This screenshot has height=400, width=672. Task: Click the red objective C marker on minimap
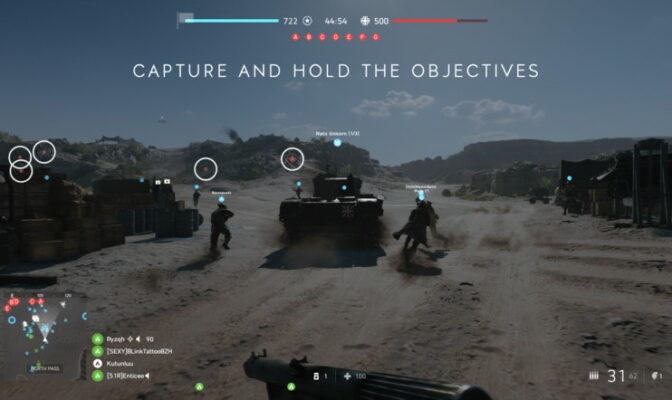coord(32,300)
